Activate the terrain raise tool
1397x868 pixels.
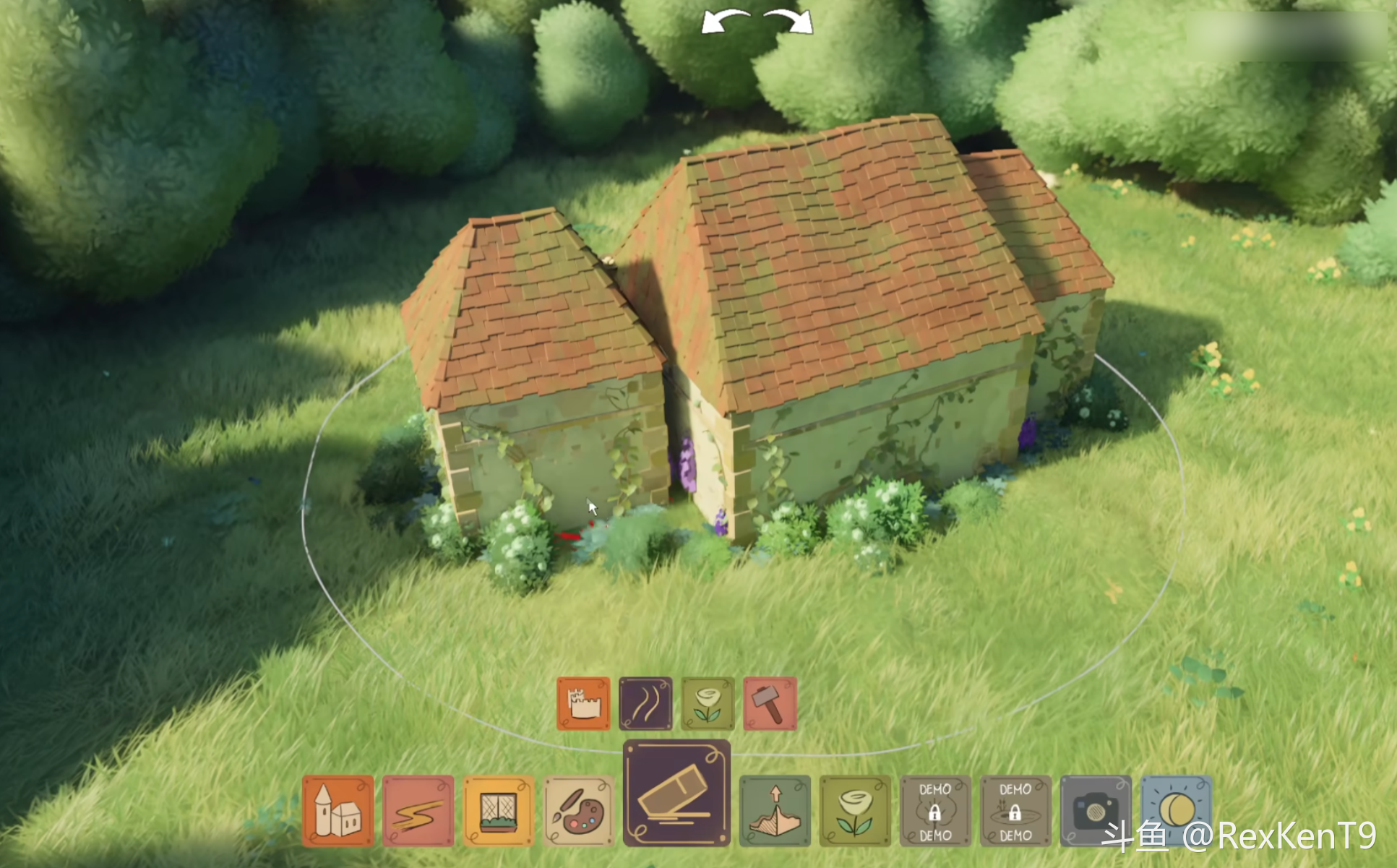(775, 810)
